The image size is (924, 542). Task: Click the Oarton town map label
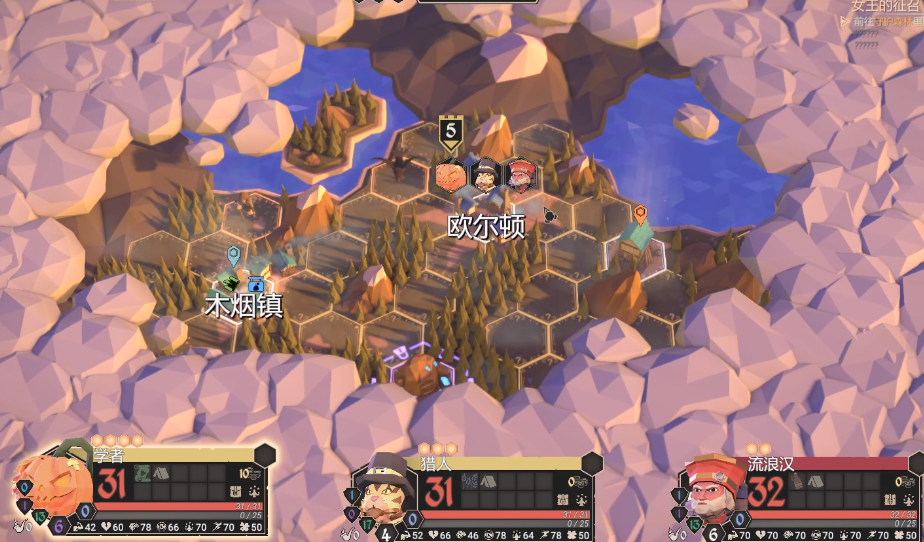coord(486,226)
